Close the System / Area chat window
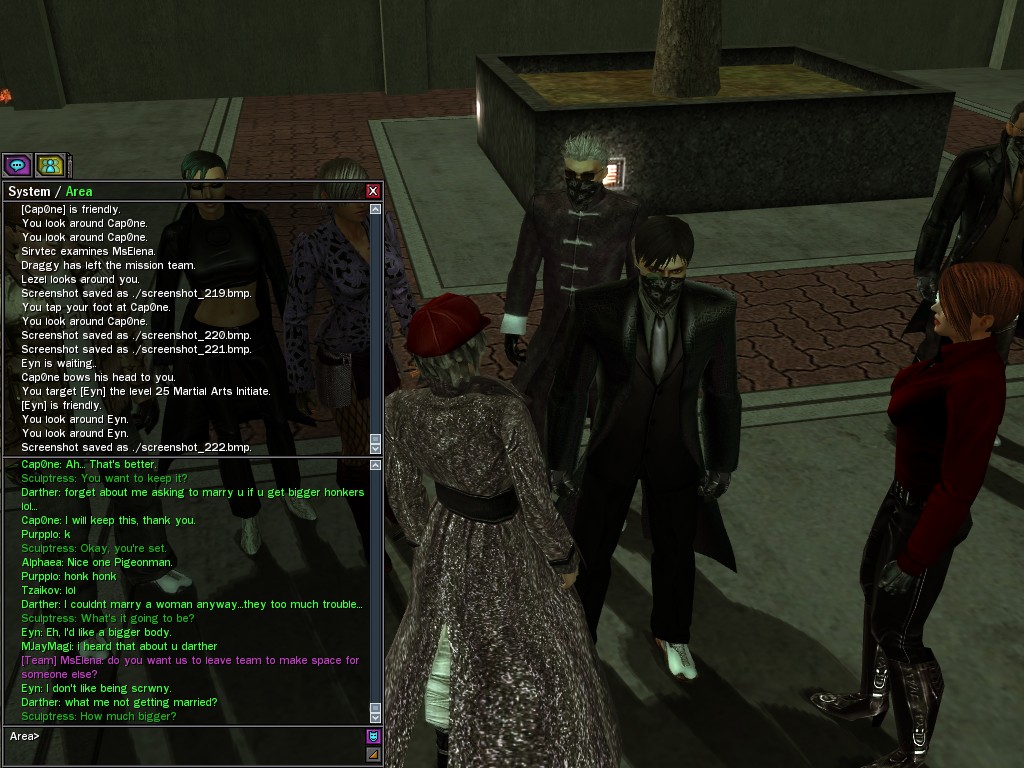The width and height of the screenshot is (1024, 768). click(373, 191)
